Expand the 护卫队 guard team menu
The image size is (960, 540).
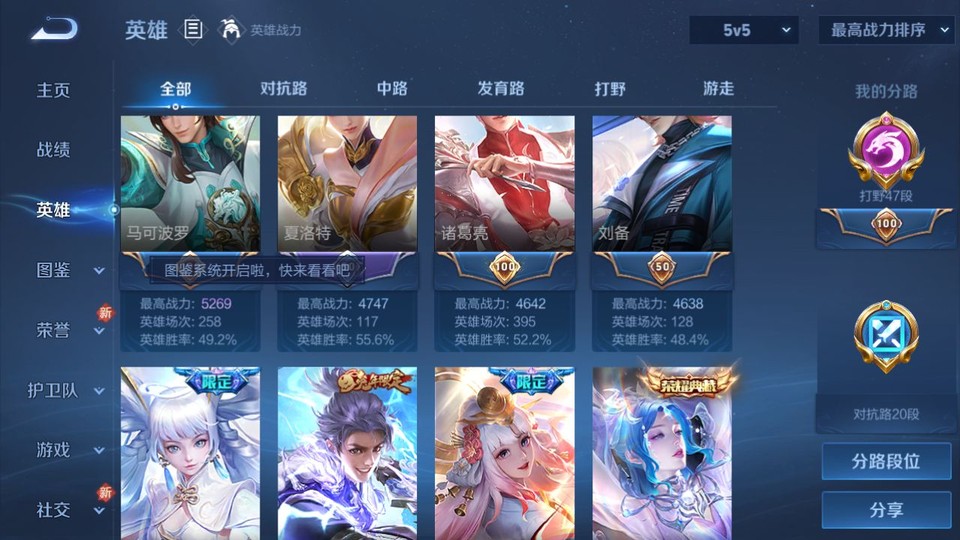[x=66, y=390]
